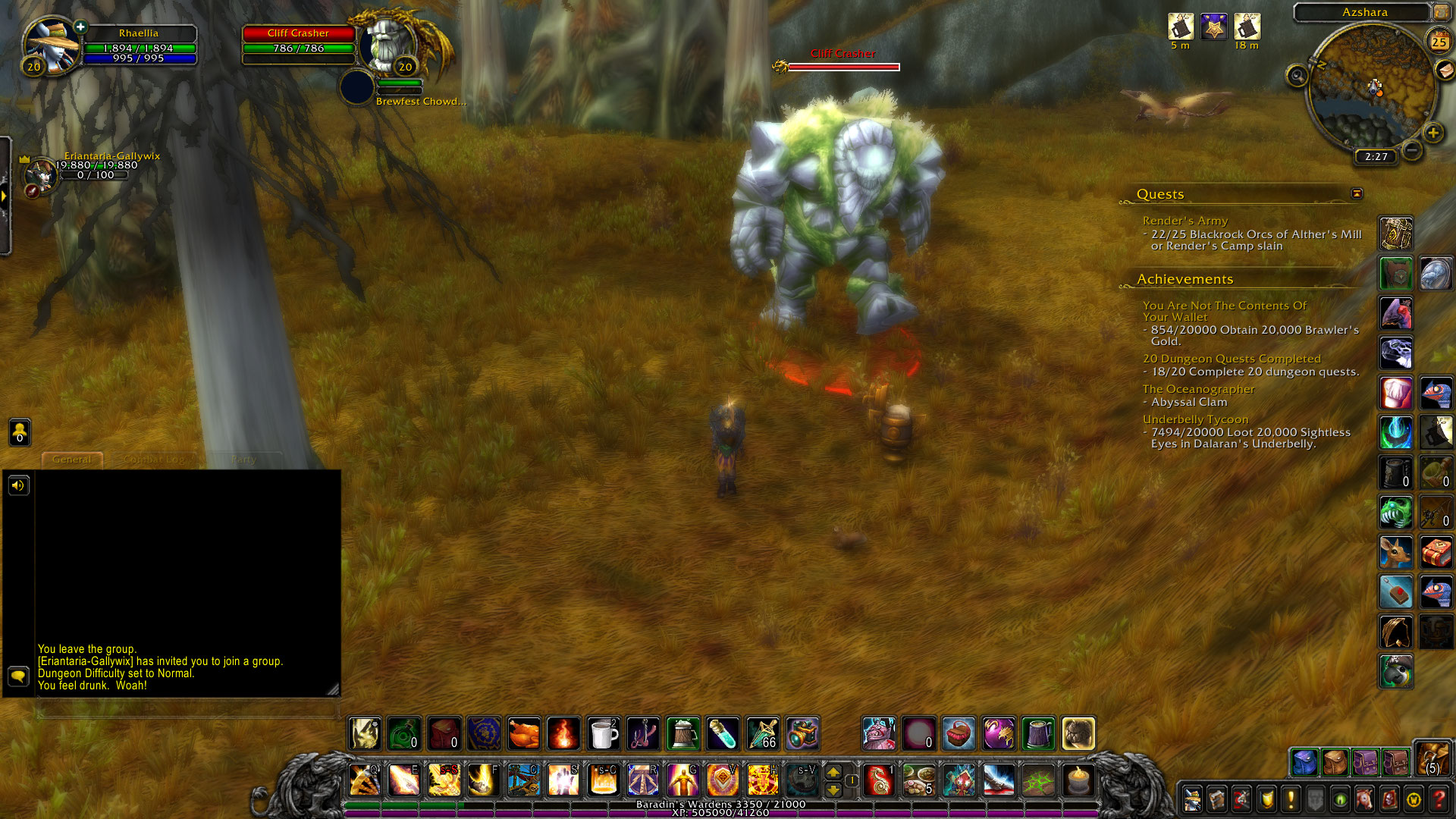
Task: Click the Cliff Crasher target portrait
Action: point(387,47)
